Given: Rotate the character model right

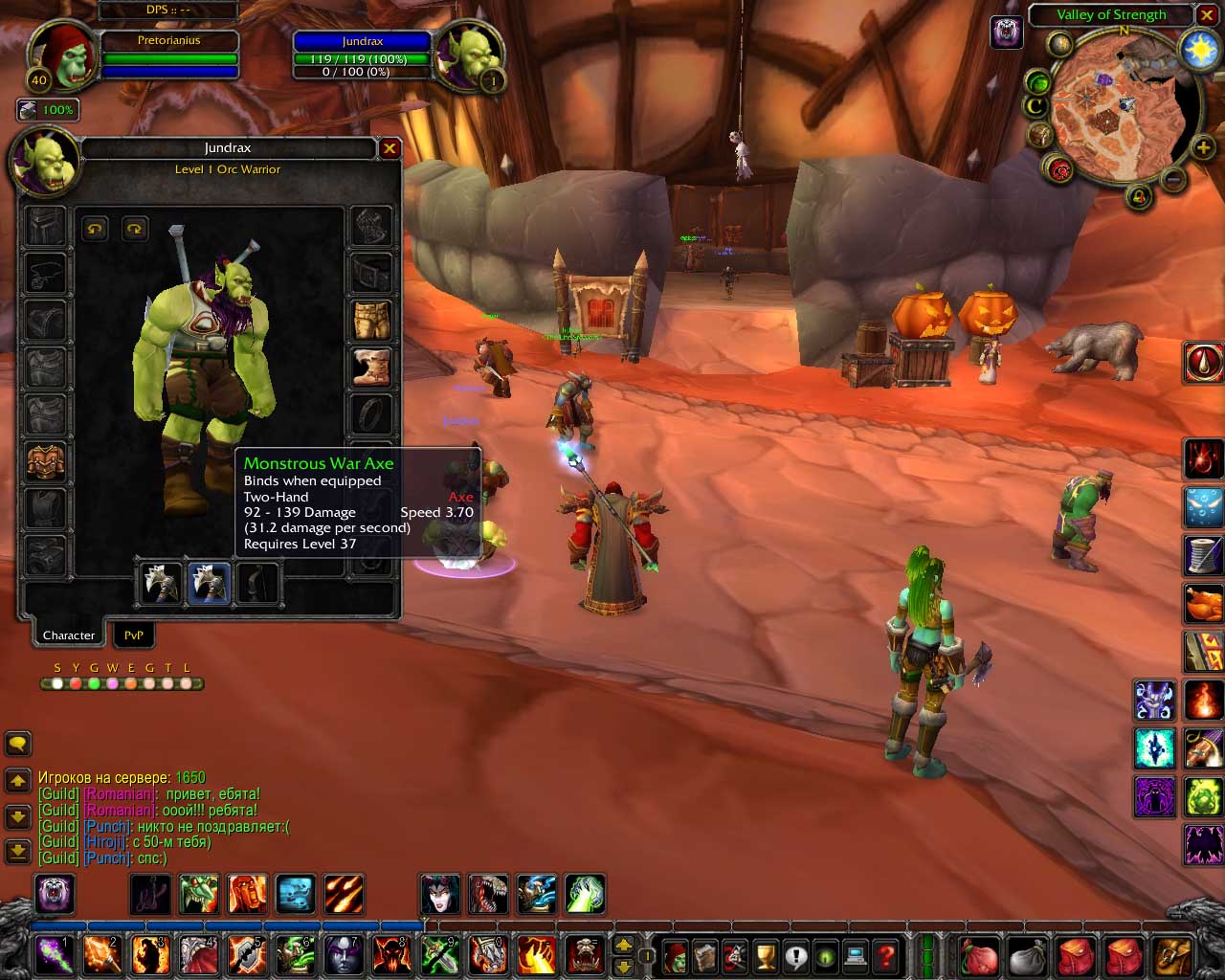Looking at the screenshot, I should tap(134, 228).
